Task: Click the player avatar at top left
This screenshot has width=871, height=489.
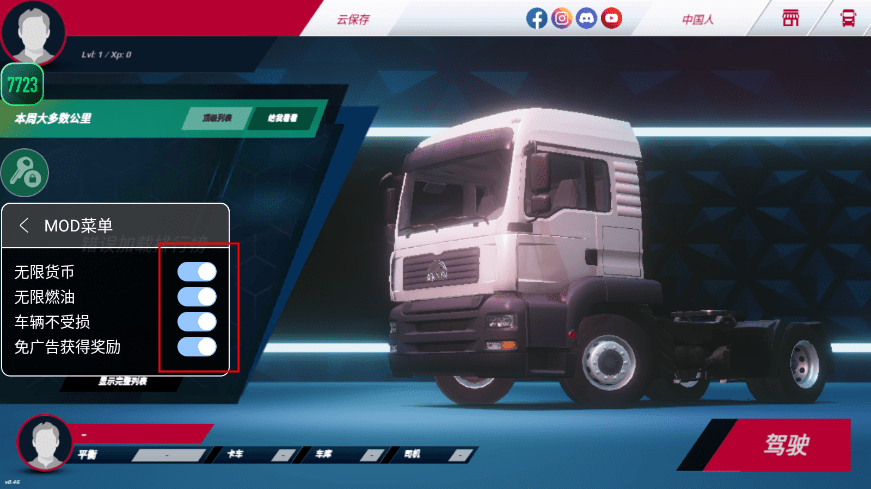Action: pos(33,30)
